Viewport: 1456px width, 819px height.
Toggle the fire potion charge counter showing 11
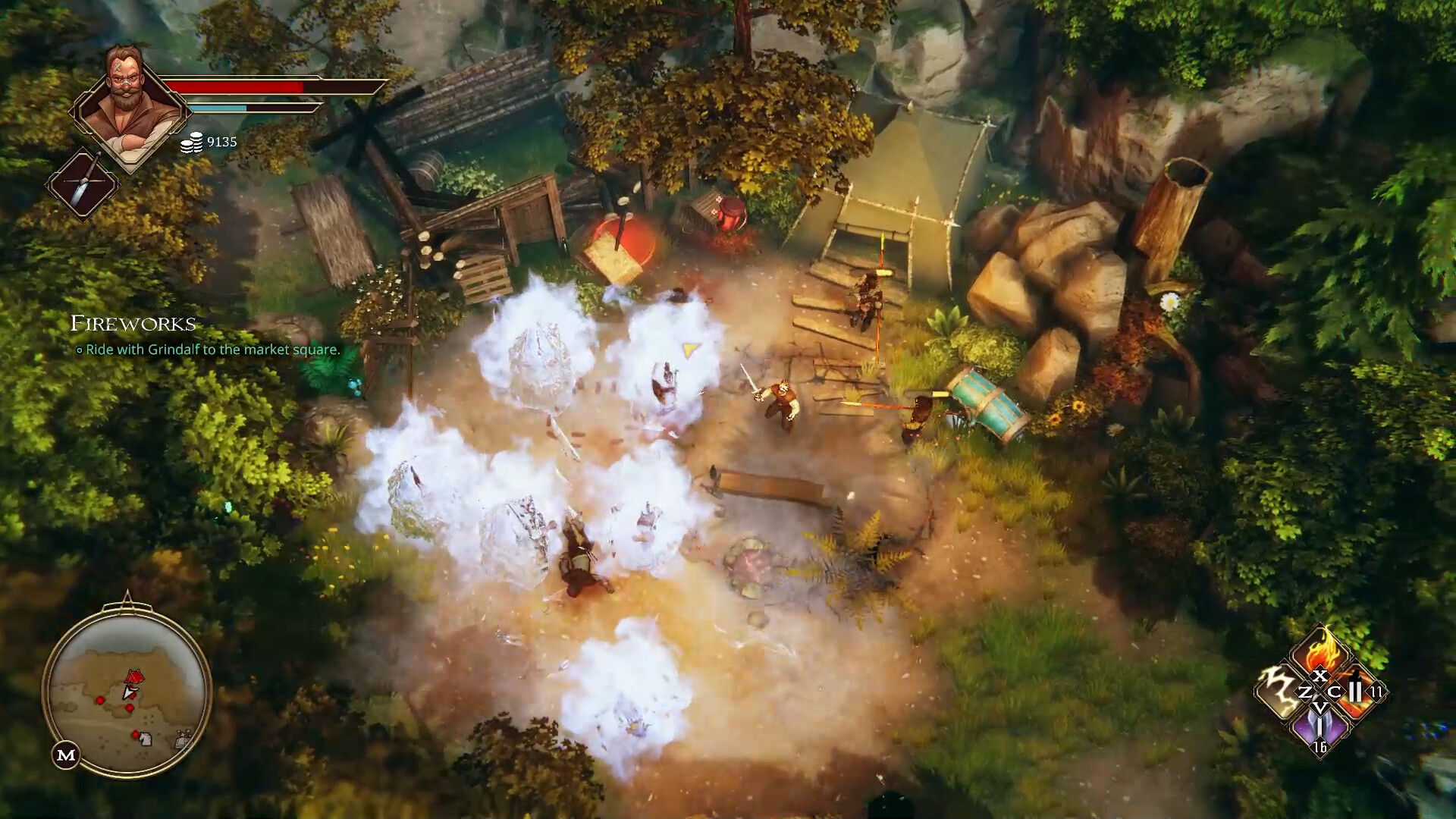(1376, 692)
